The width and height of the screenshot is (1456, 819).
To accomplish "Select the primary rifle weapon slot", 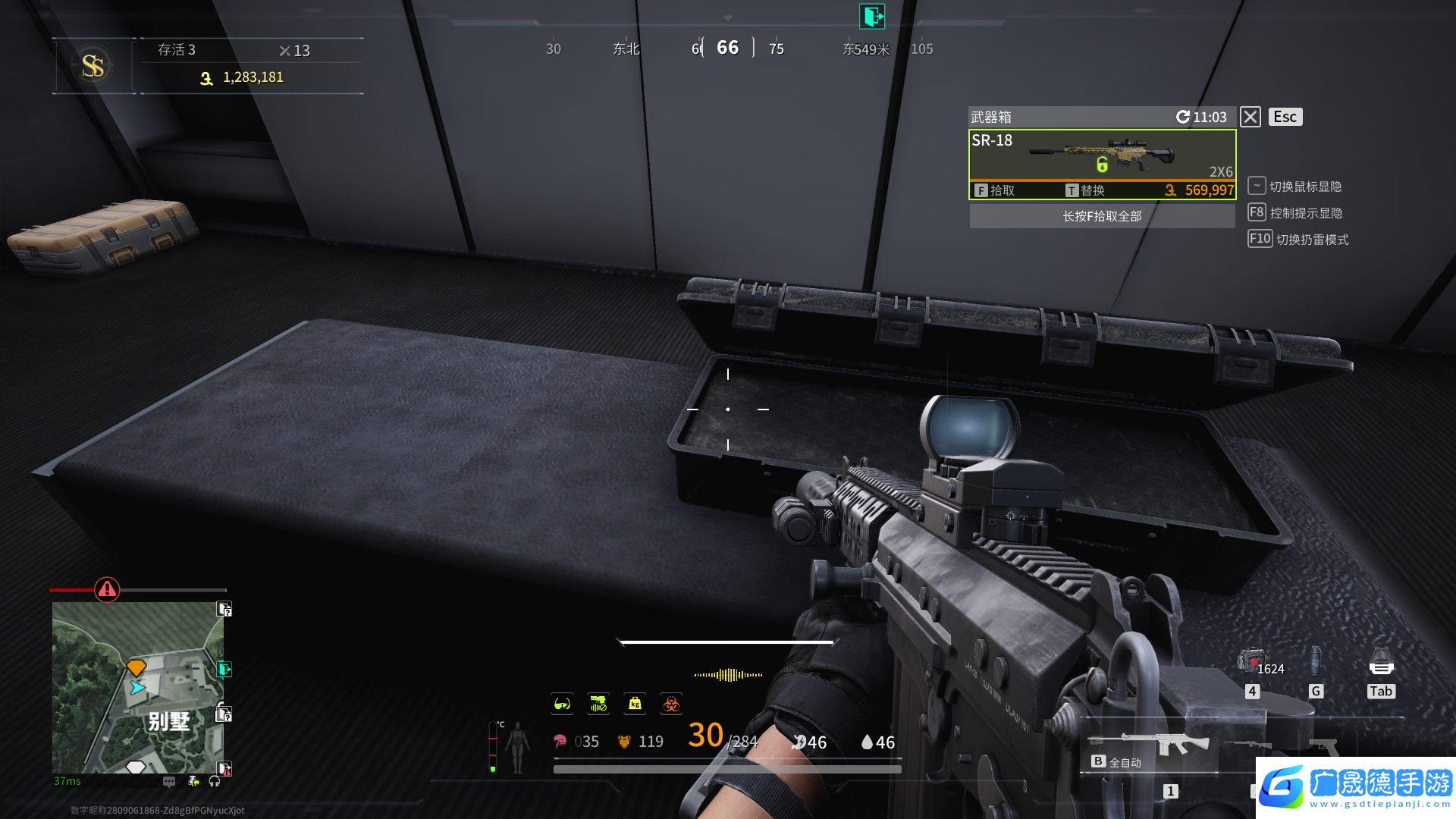I will [1148, 743].
